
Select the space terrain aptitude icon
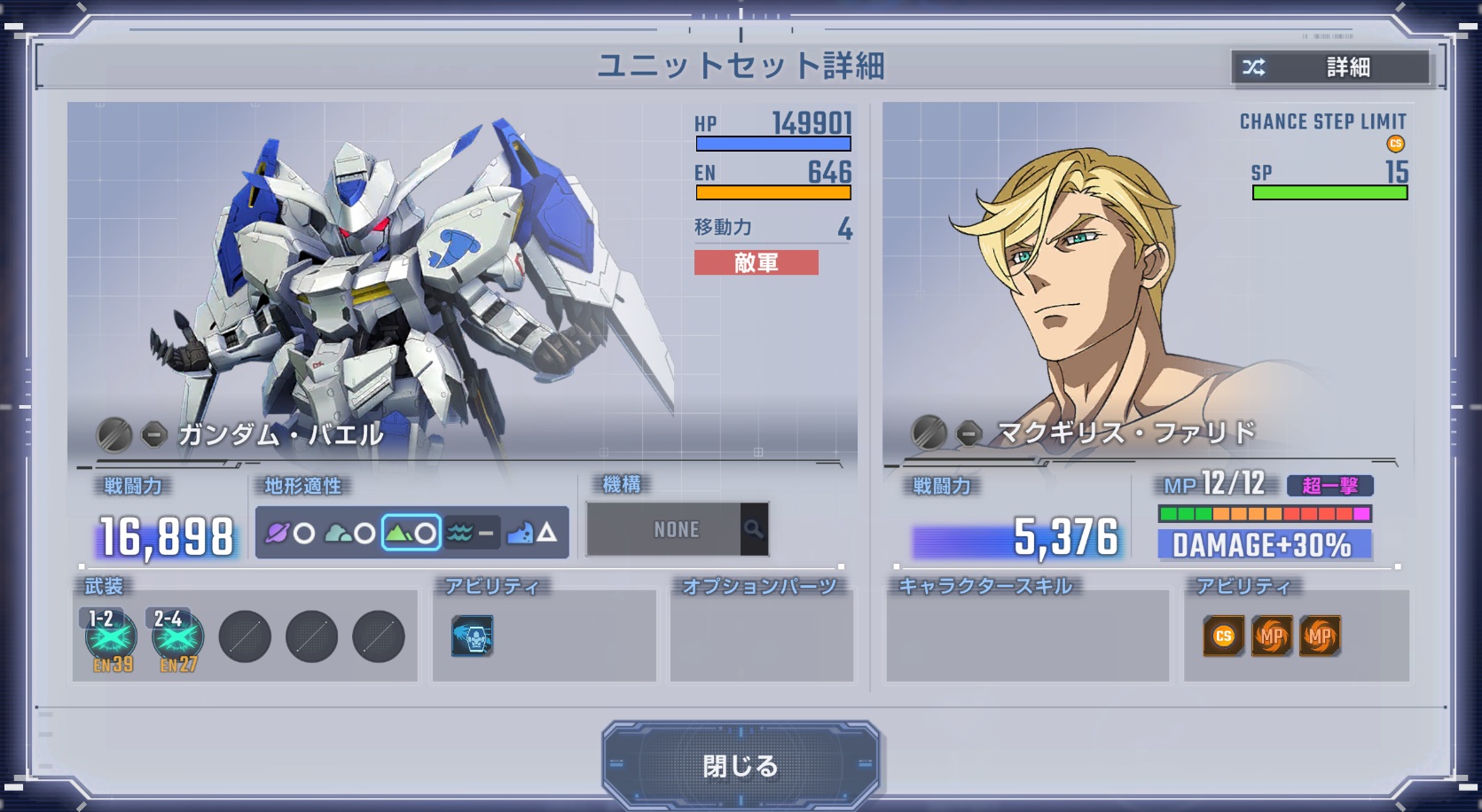290,533
